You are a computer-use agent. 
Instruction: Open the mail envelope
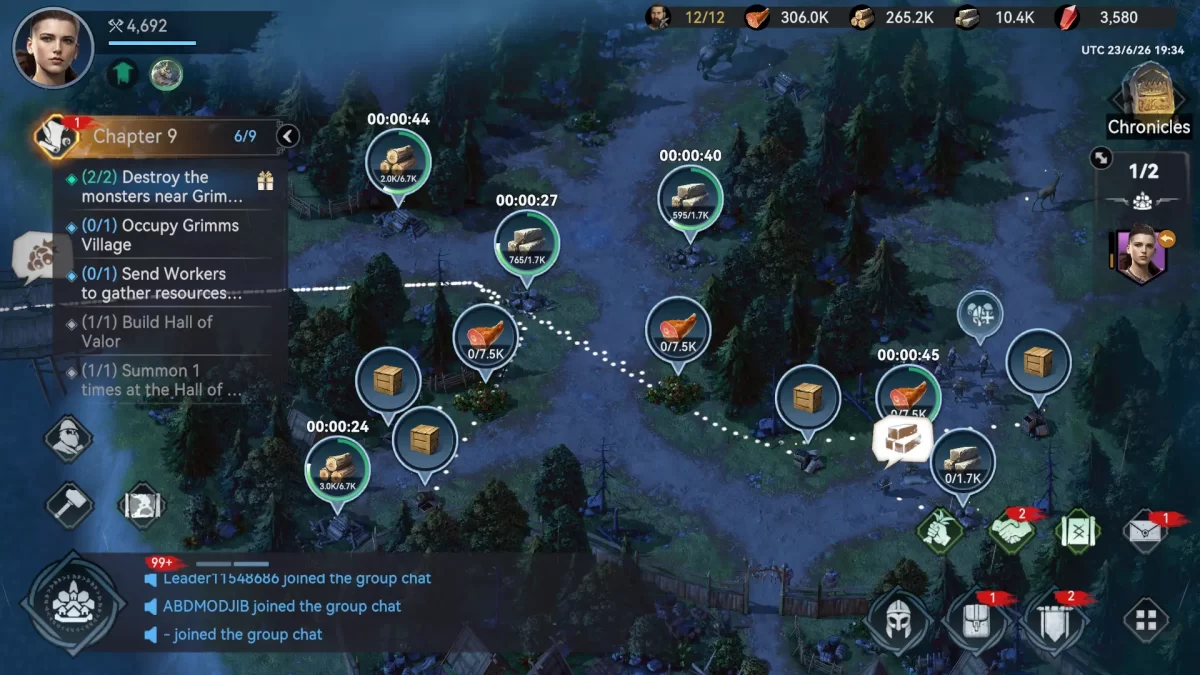1146,530
